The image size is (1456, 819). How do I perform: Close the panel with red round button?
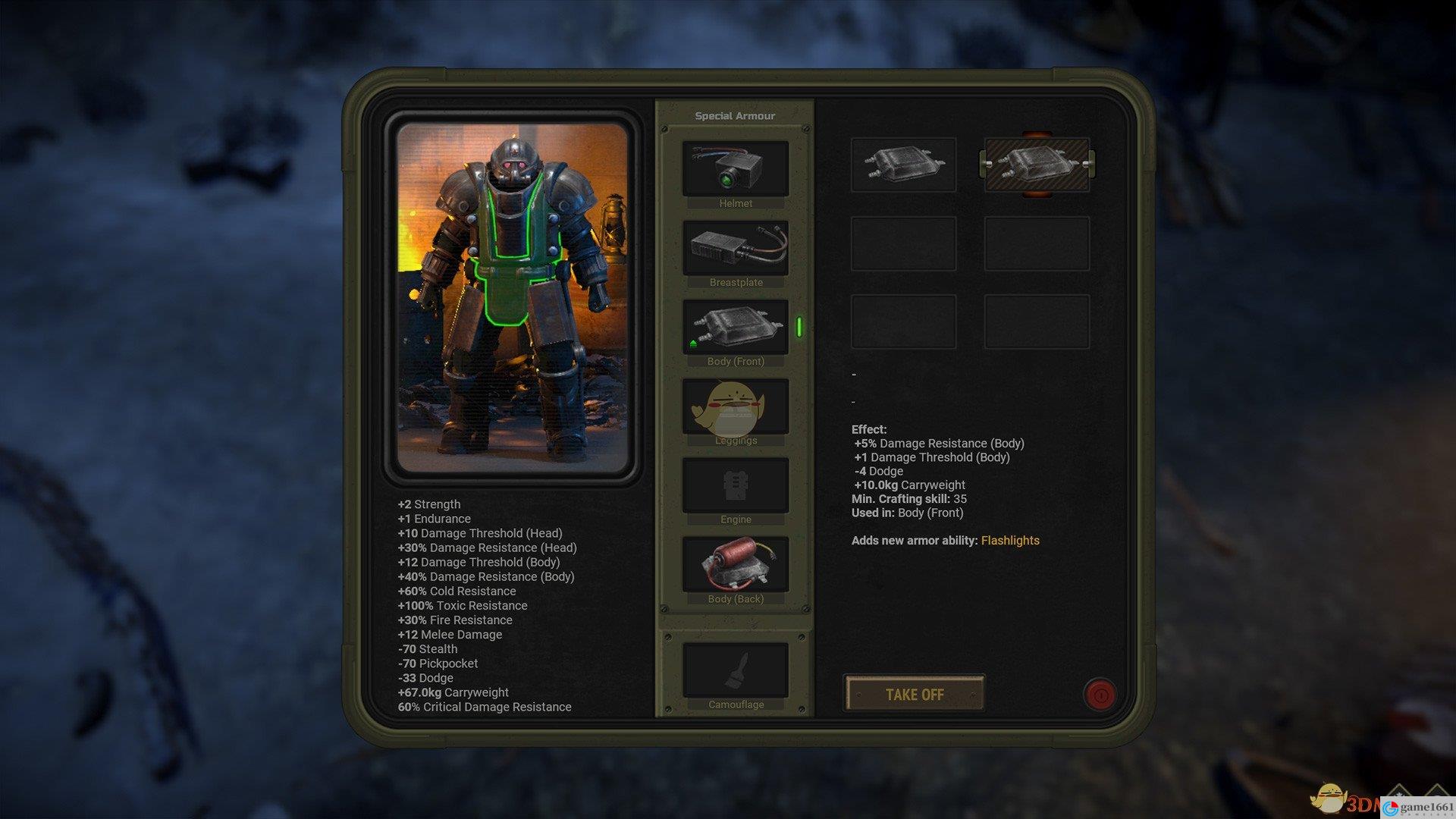click(x=1100, y=694)
